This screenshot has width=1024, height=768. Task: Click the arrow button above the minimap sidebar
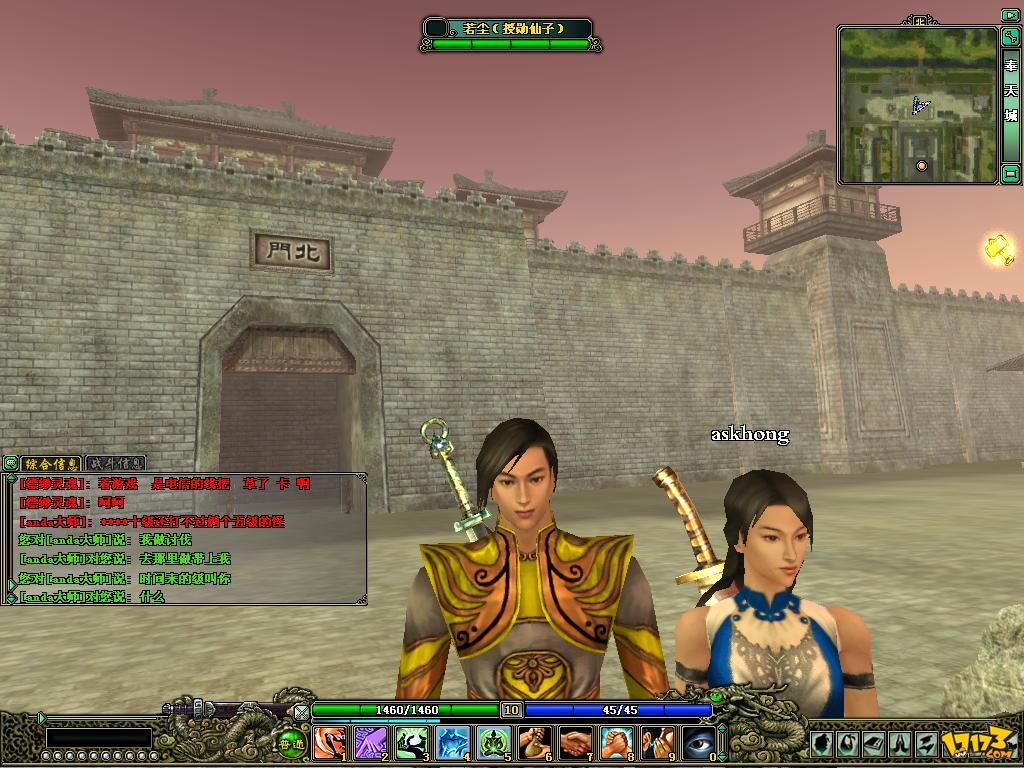pos(1010,15)
